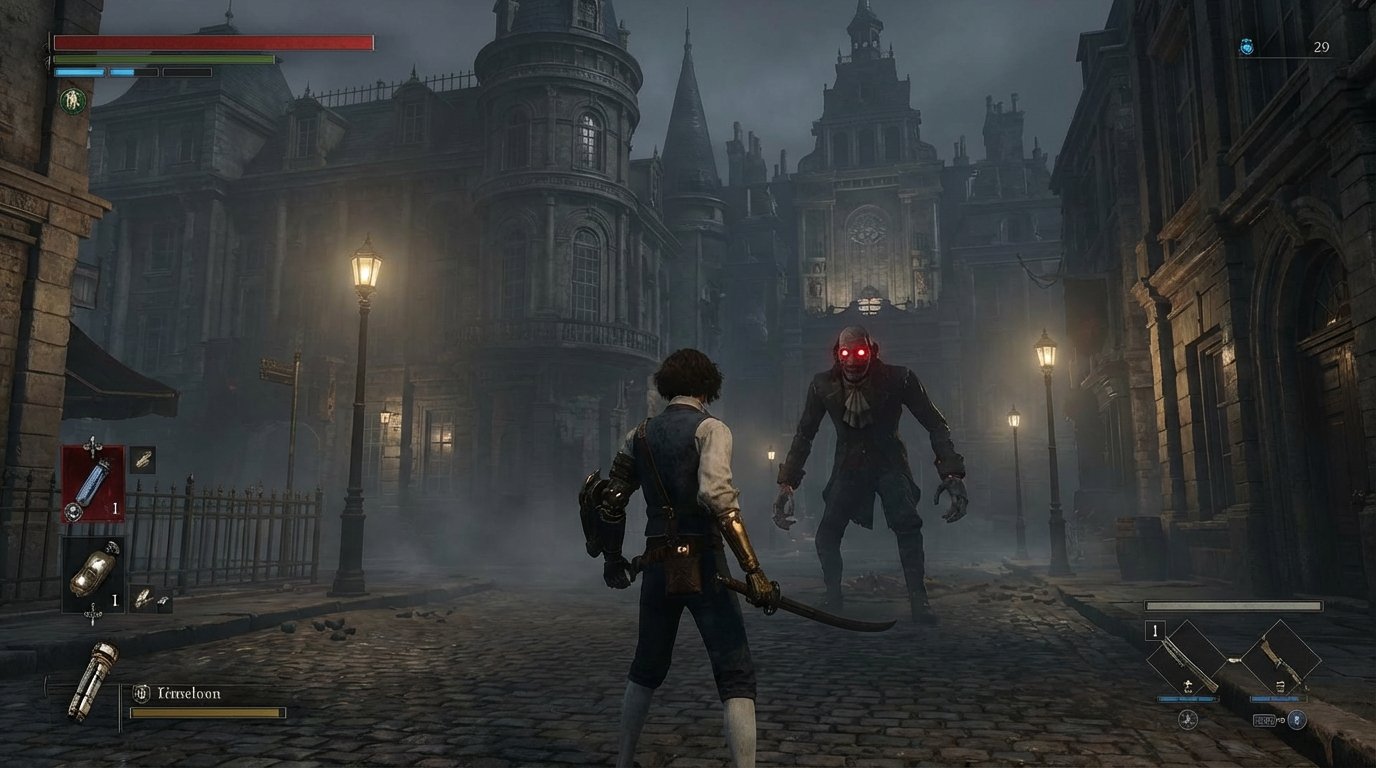1376x768 pixels.
Task: Toggle the dagger marker below the grenade slot
Action: tap(92, 614)
